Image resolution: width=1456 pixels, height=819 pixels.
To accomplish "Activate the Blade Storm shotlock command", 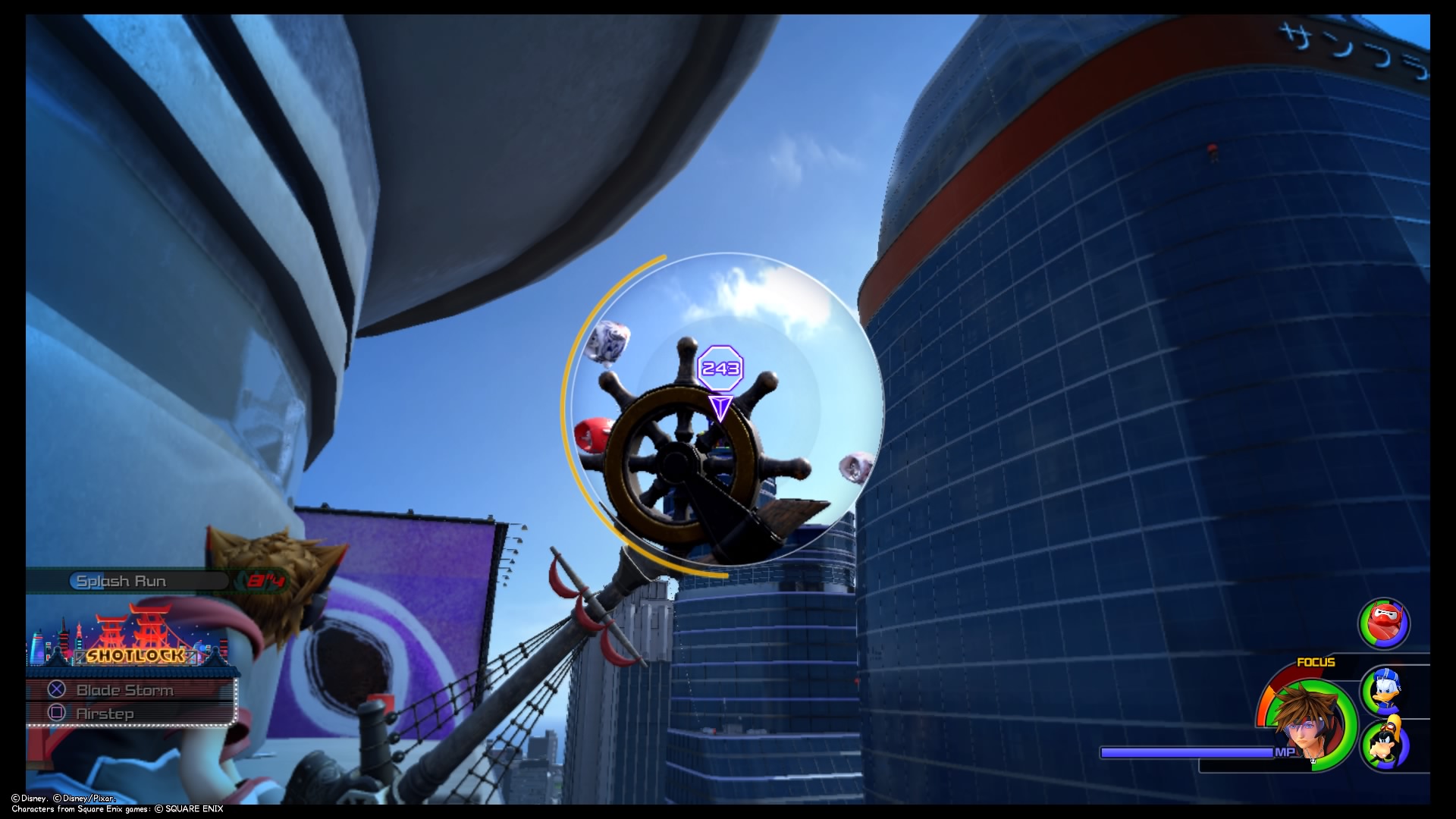I will click(x=124, y=690).
